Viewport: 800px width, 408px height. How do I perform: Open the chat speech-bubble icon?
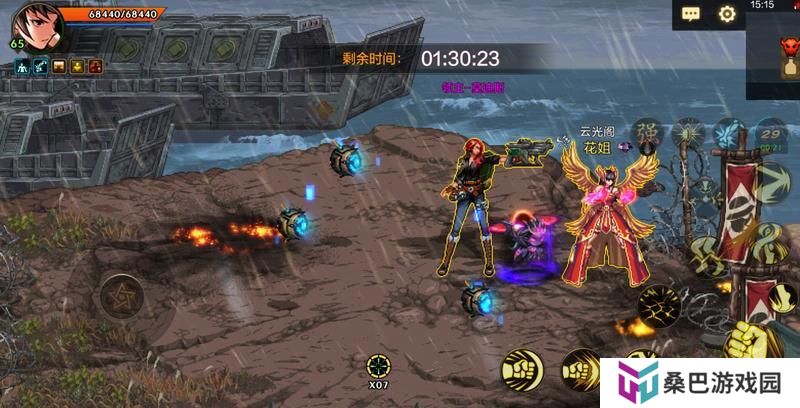coord(691,14)
